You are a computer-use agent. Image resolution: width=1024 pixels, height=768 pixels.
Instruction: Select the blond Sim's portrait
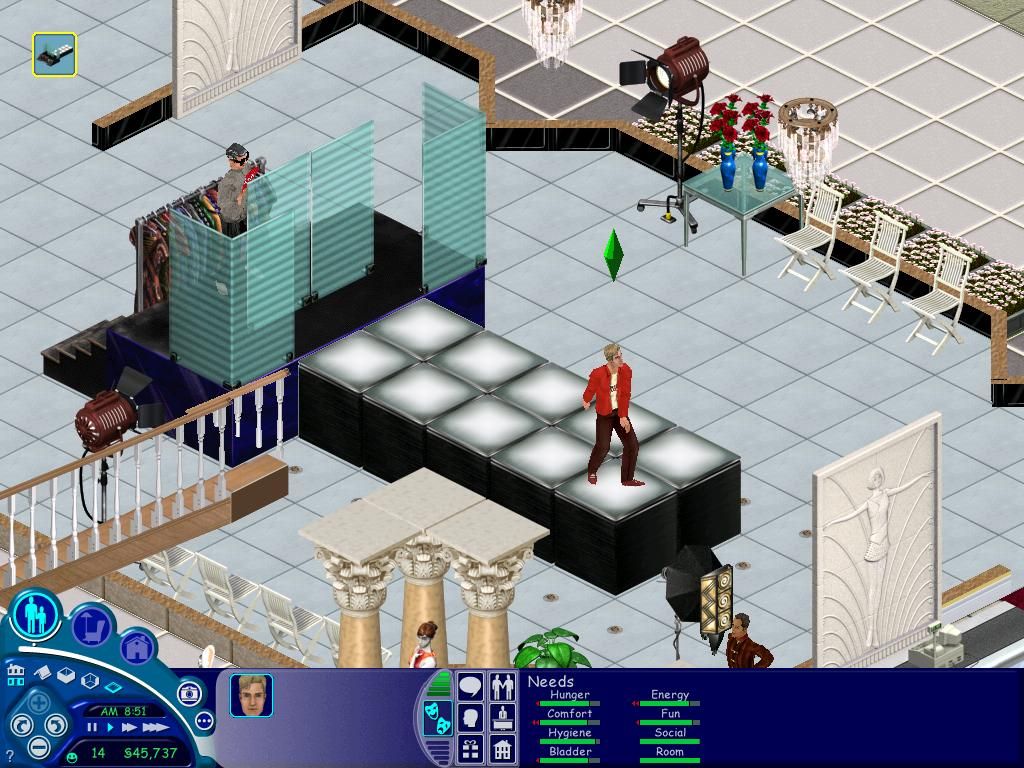point(251,696)
